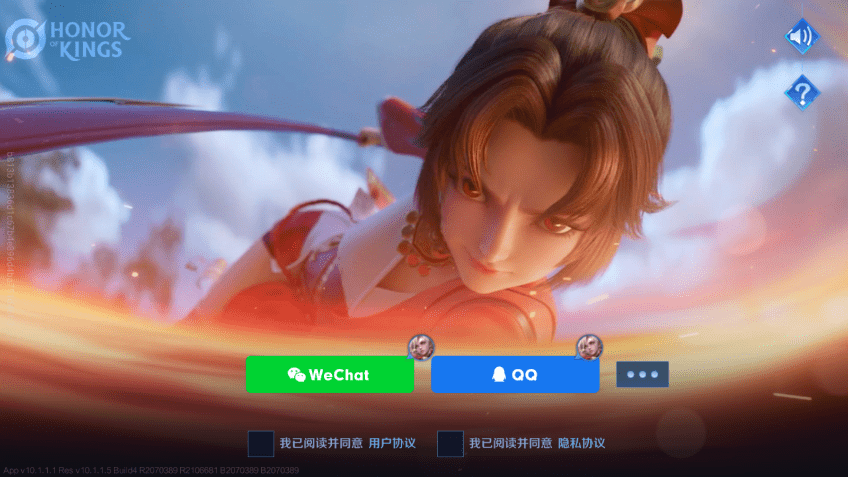Tick the 隐私协议 agreement checkbox
848x477 pixels.
[451, 443]
